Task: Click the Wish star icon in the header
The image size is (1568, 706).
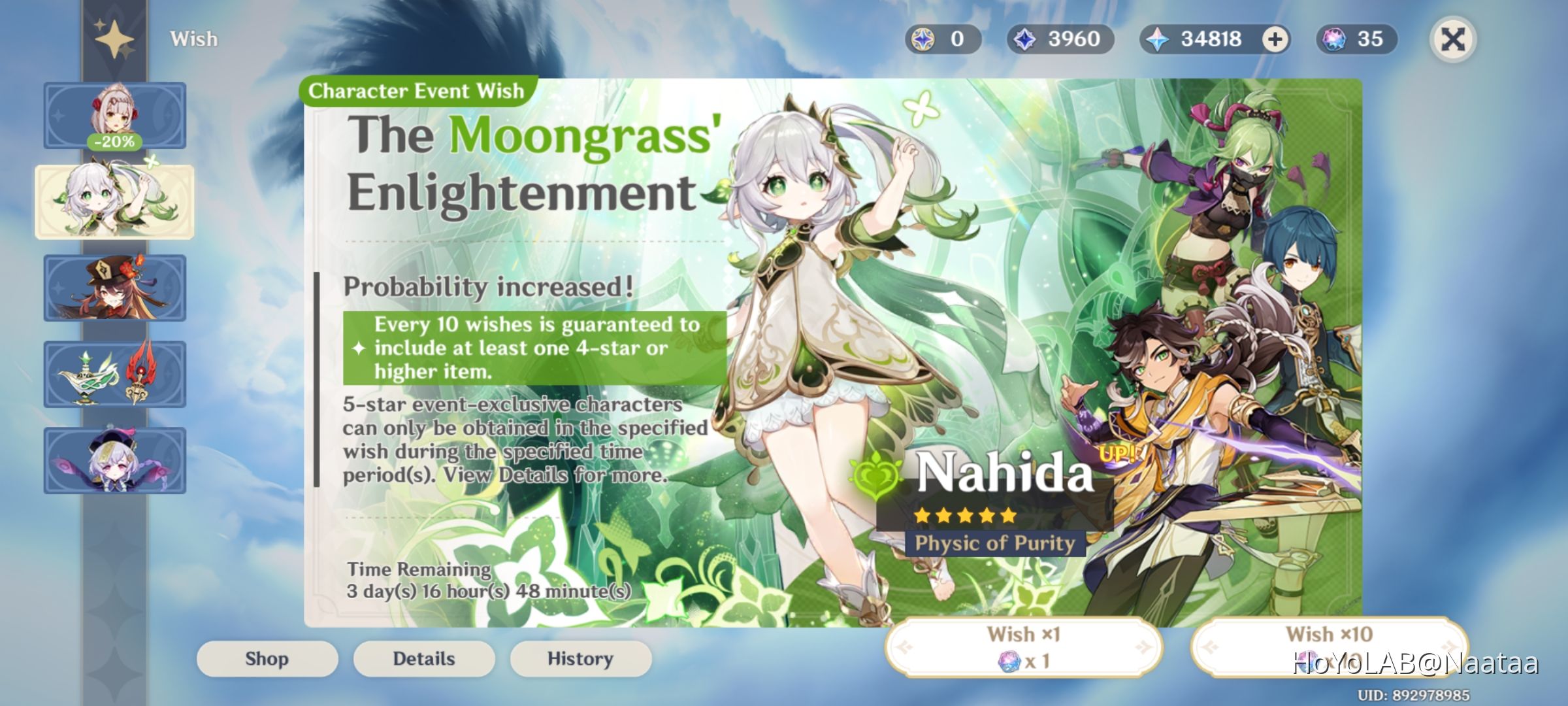Action: [x=115, y=38]
